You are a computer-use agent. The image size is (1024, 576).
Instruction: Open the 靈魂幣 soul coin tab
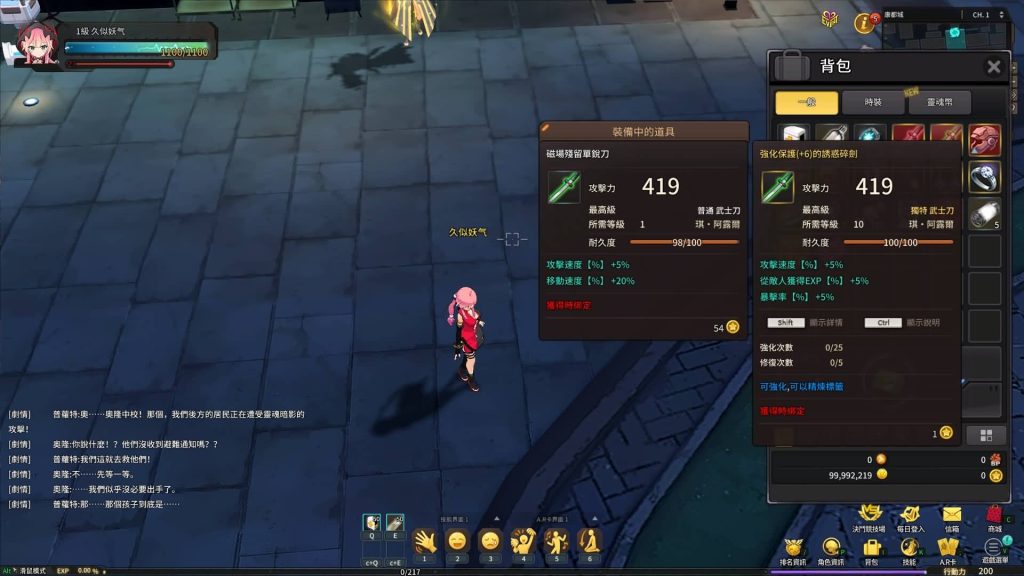[939, 102]
